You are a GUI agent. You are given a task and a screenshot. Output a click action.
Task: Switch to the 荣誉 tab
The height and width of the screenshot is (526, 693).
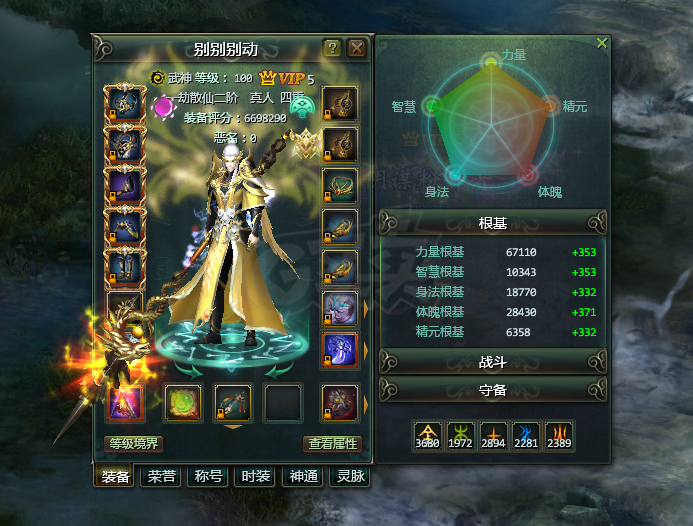click(161, 477)
